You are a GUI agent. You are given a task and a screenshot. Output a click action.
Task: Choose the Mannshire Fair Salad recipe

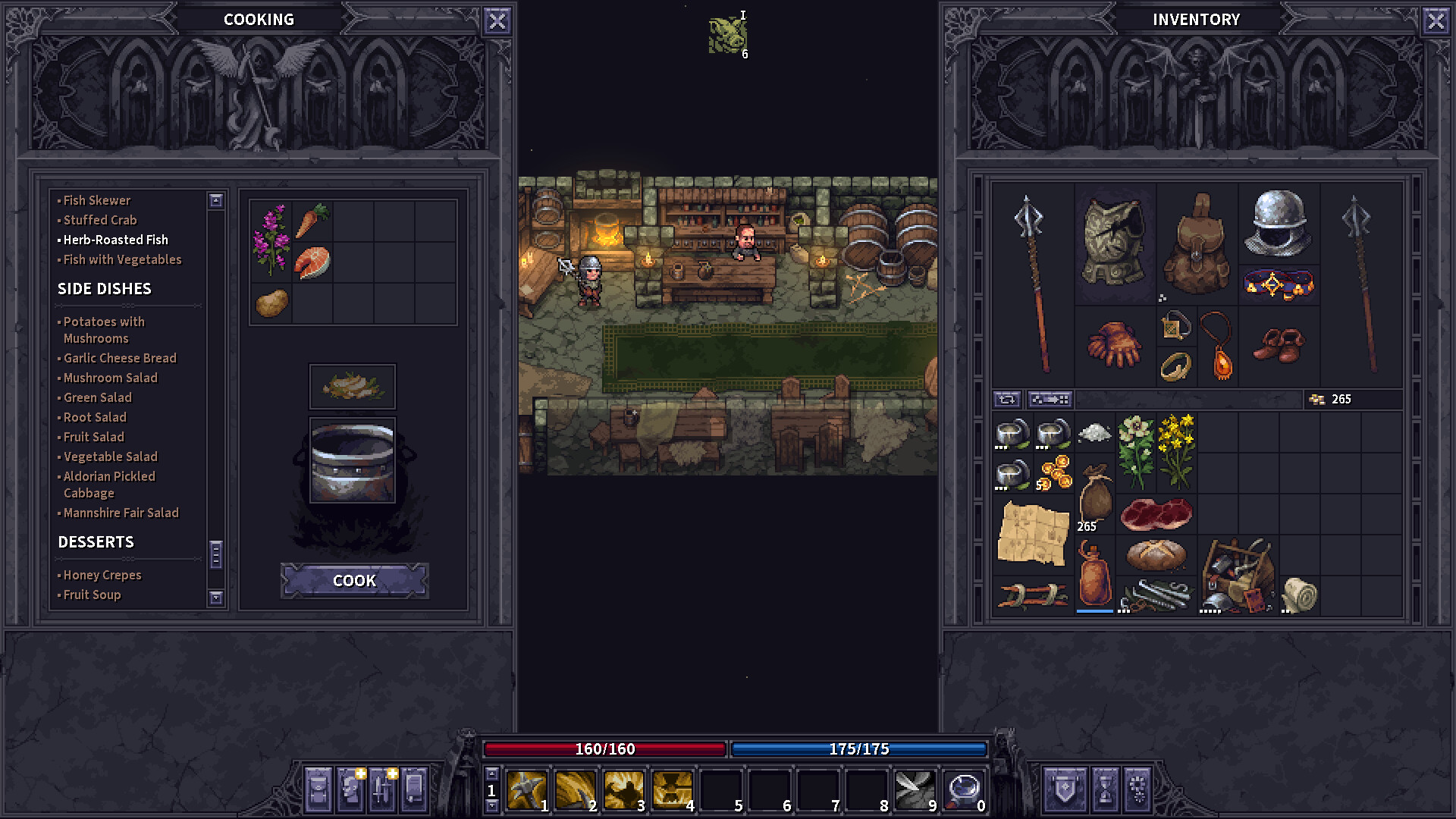[119, 513]
